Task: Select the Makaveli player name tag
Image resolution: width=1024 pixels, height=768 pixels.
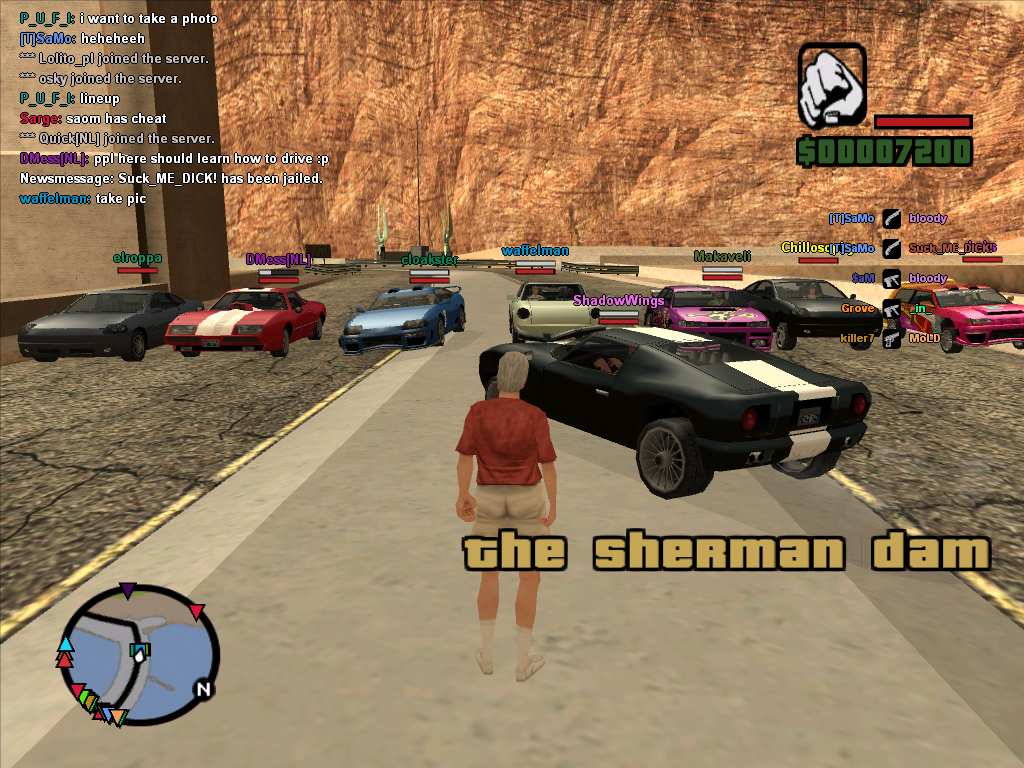Action: pos(722,256)
